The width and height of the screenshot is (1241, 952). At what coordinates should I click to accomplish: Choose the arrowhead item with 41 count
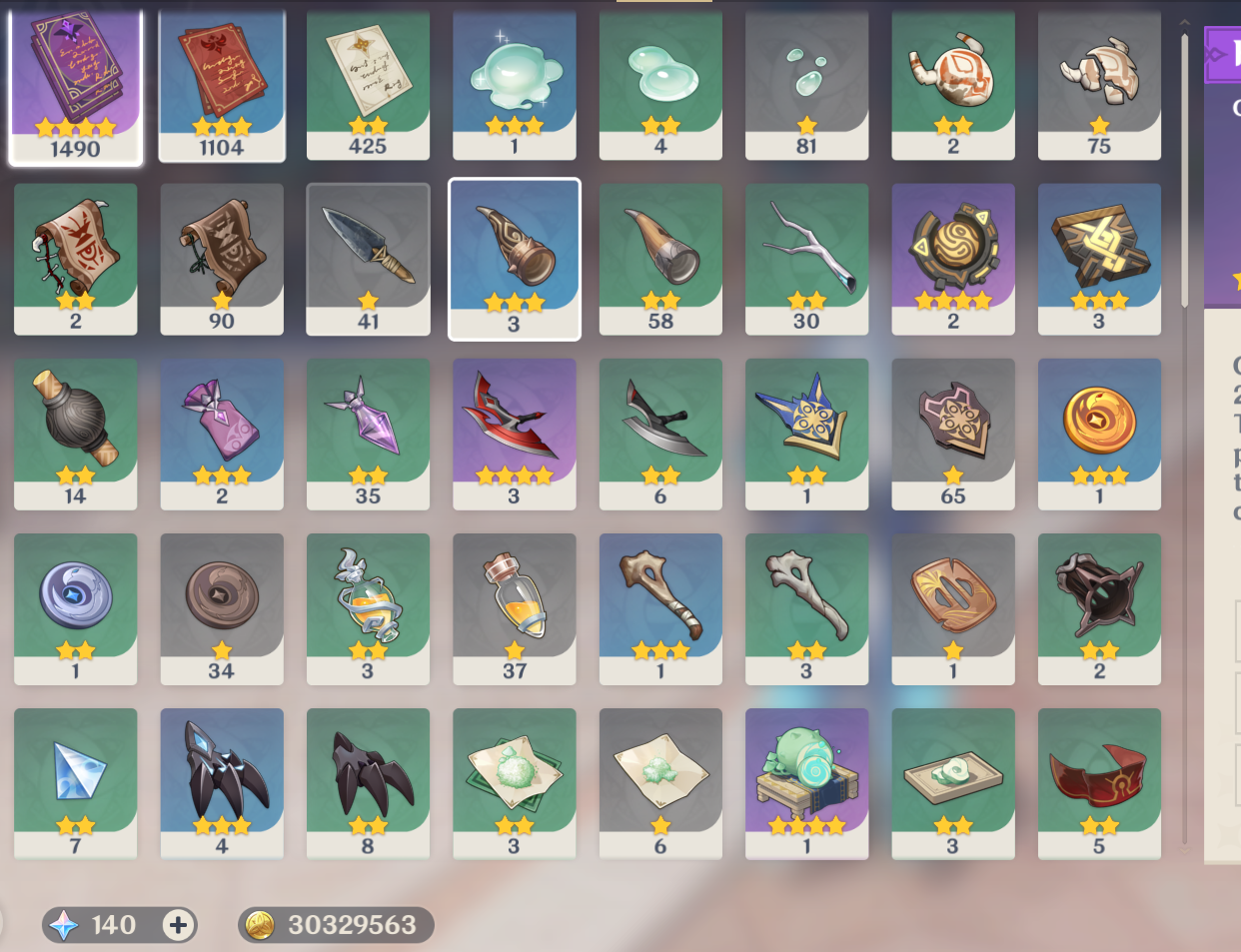tap(368, 258)
